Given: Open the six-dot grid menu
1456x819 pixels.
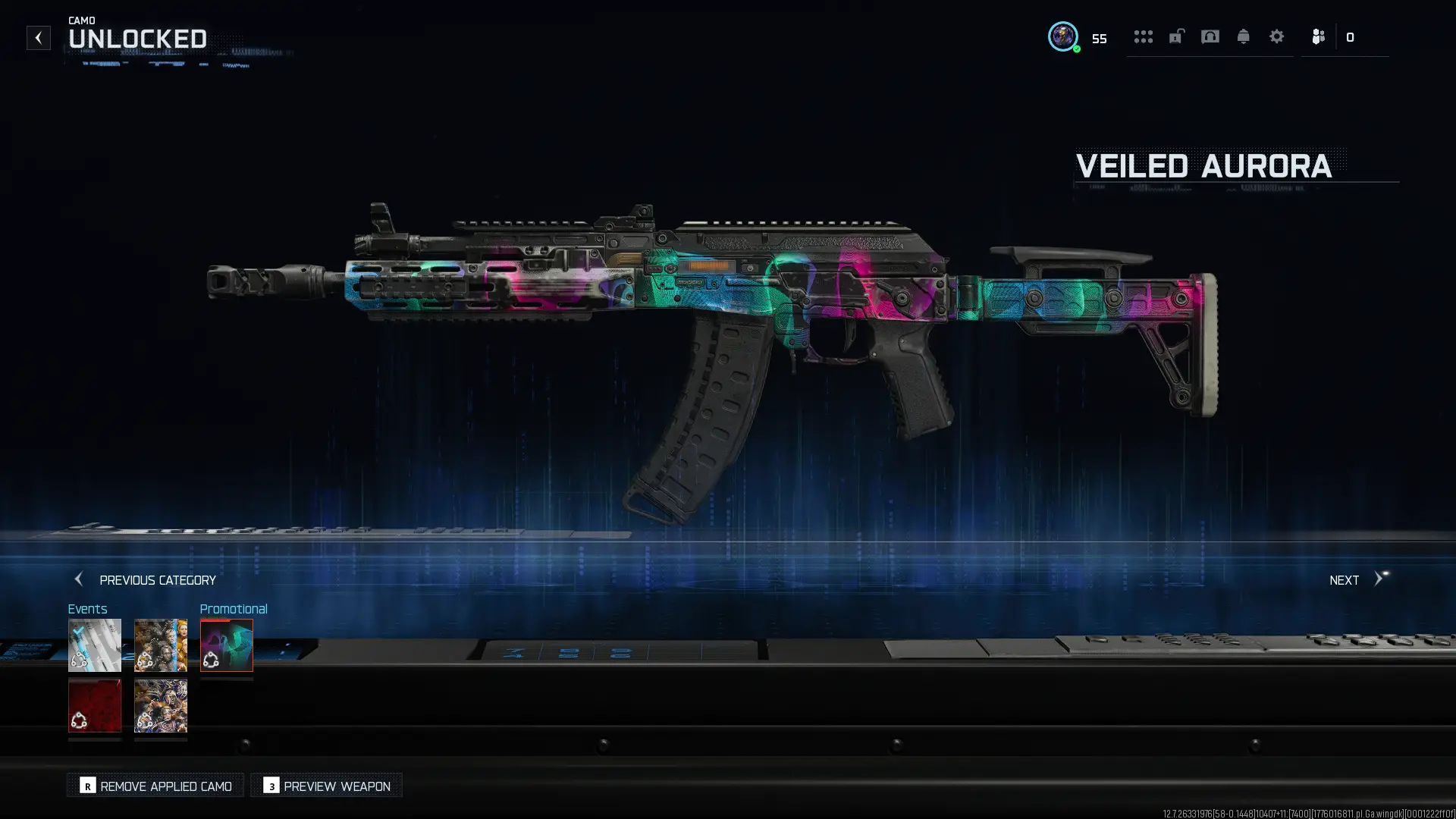Looking at the screenshot, I should 1143,36.
